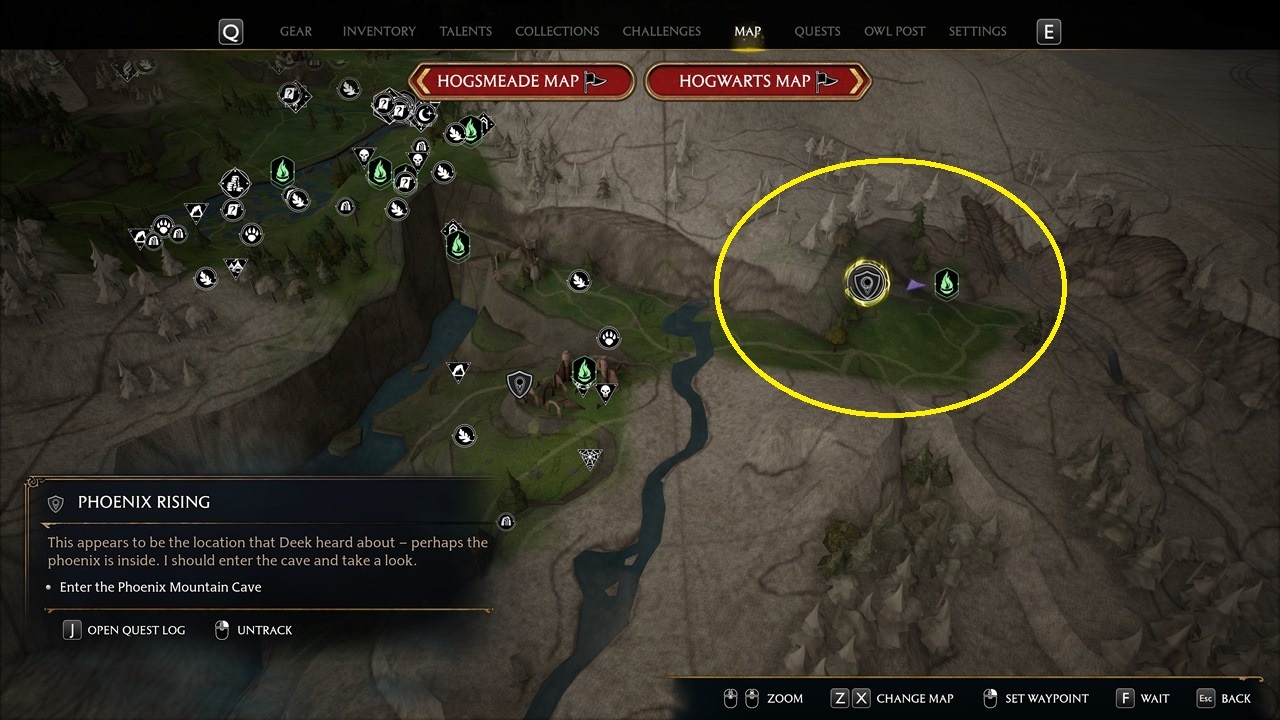Click the question-mark page collection marker
Viewport: 1280px width, 720px height.
pyautogui.click(x=288, y=92)
